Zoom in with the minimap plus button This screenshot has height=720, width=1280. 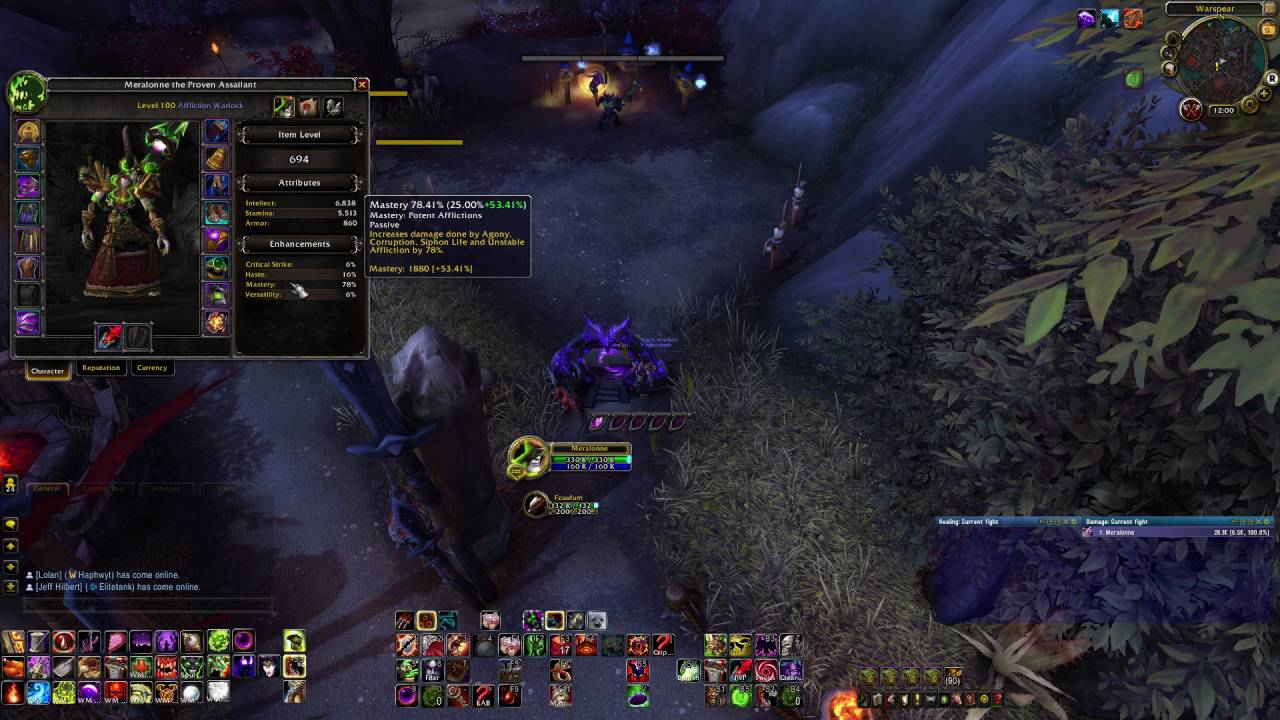click(1264, 94)
